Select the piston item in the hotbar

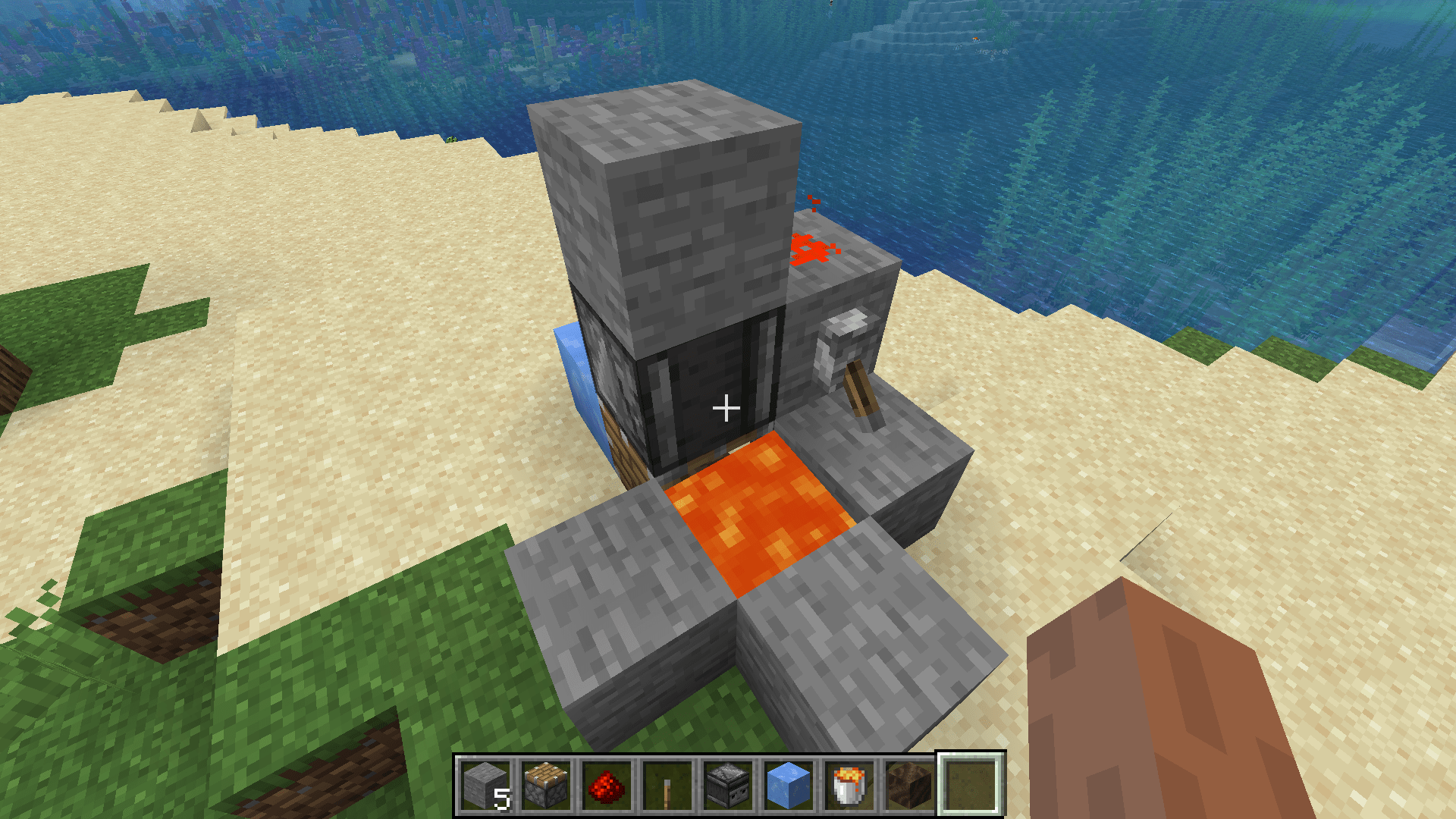pyautogui.click(x=544, y=785)
